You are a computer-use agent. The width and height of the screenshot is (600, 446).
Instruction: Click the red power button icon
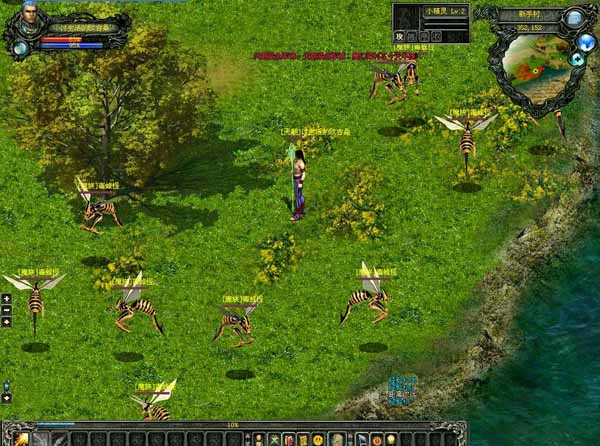(x=376, y=439)
